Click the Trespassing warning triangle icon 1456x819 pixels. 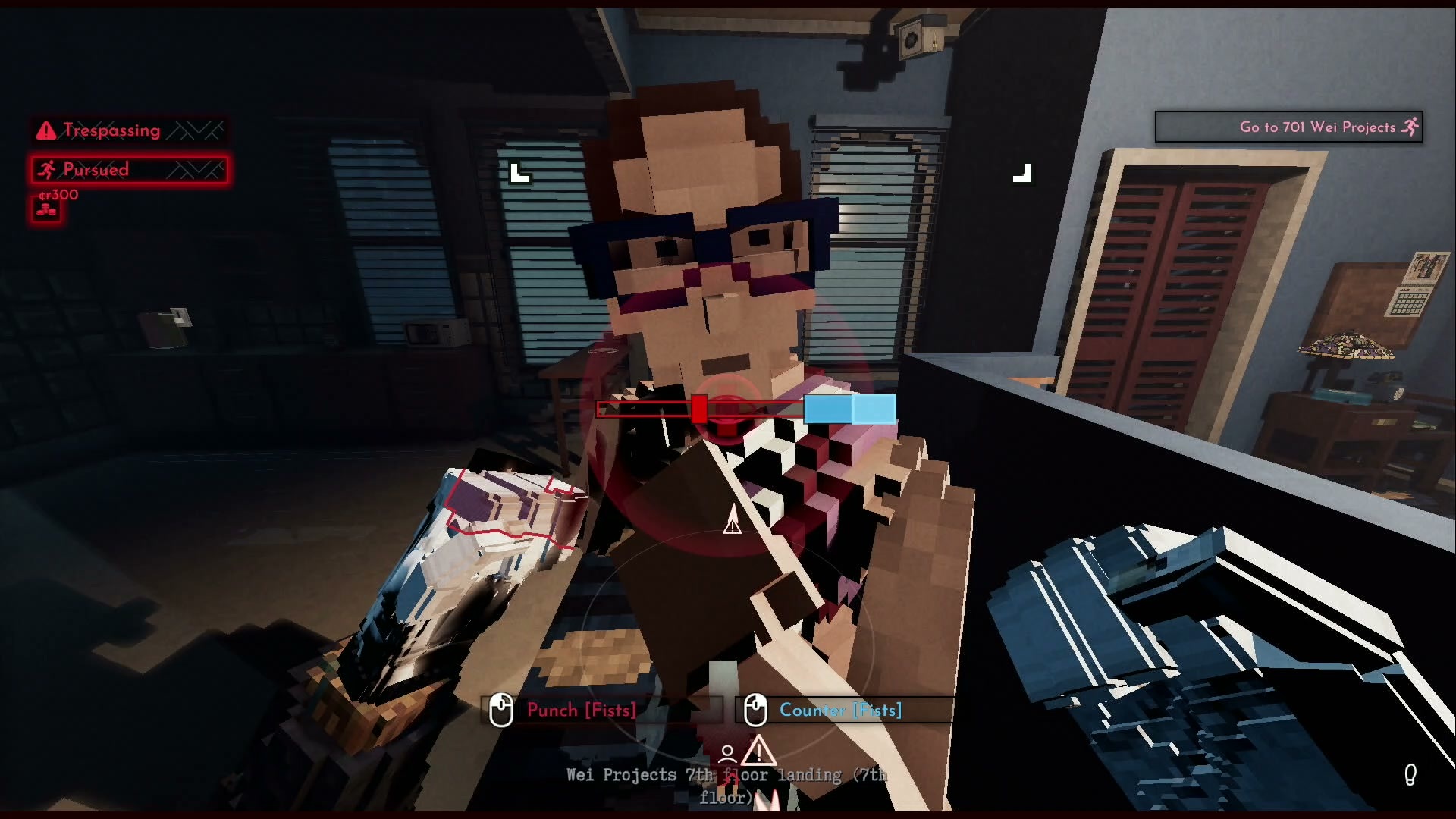[45, 130]
